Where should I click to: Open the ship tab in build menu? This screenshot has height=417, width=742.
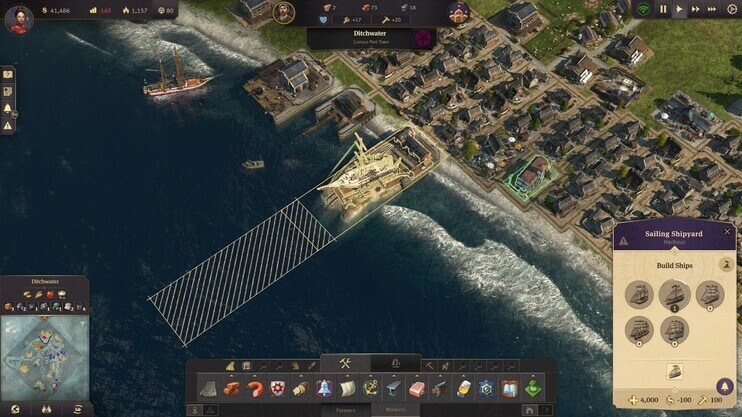[395, 363]
